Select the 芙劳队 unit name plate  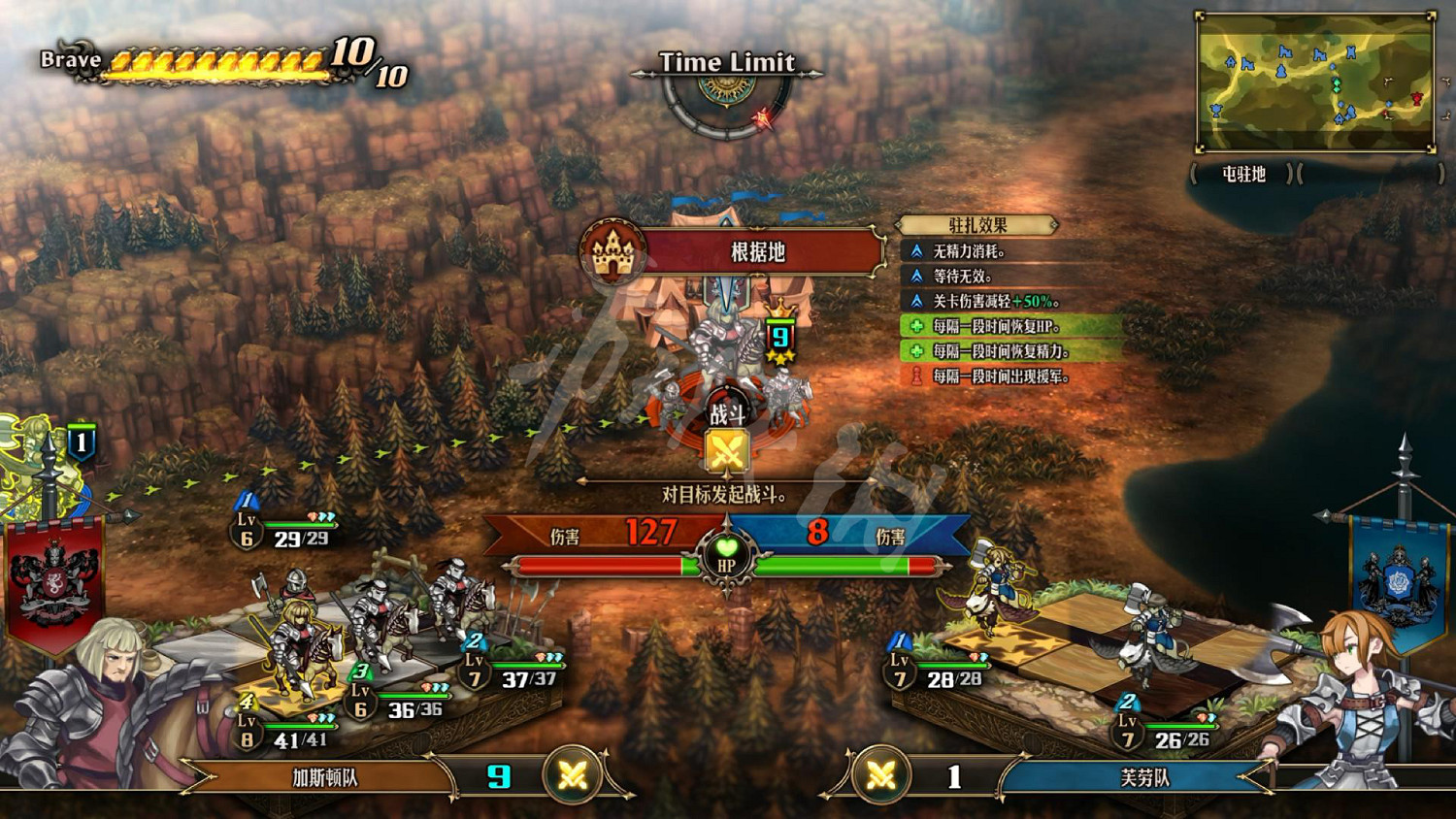1145,777
